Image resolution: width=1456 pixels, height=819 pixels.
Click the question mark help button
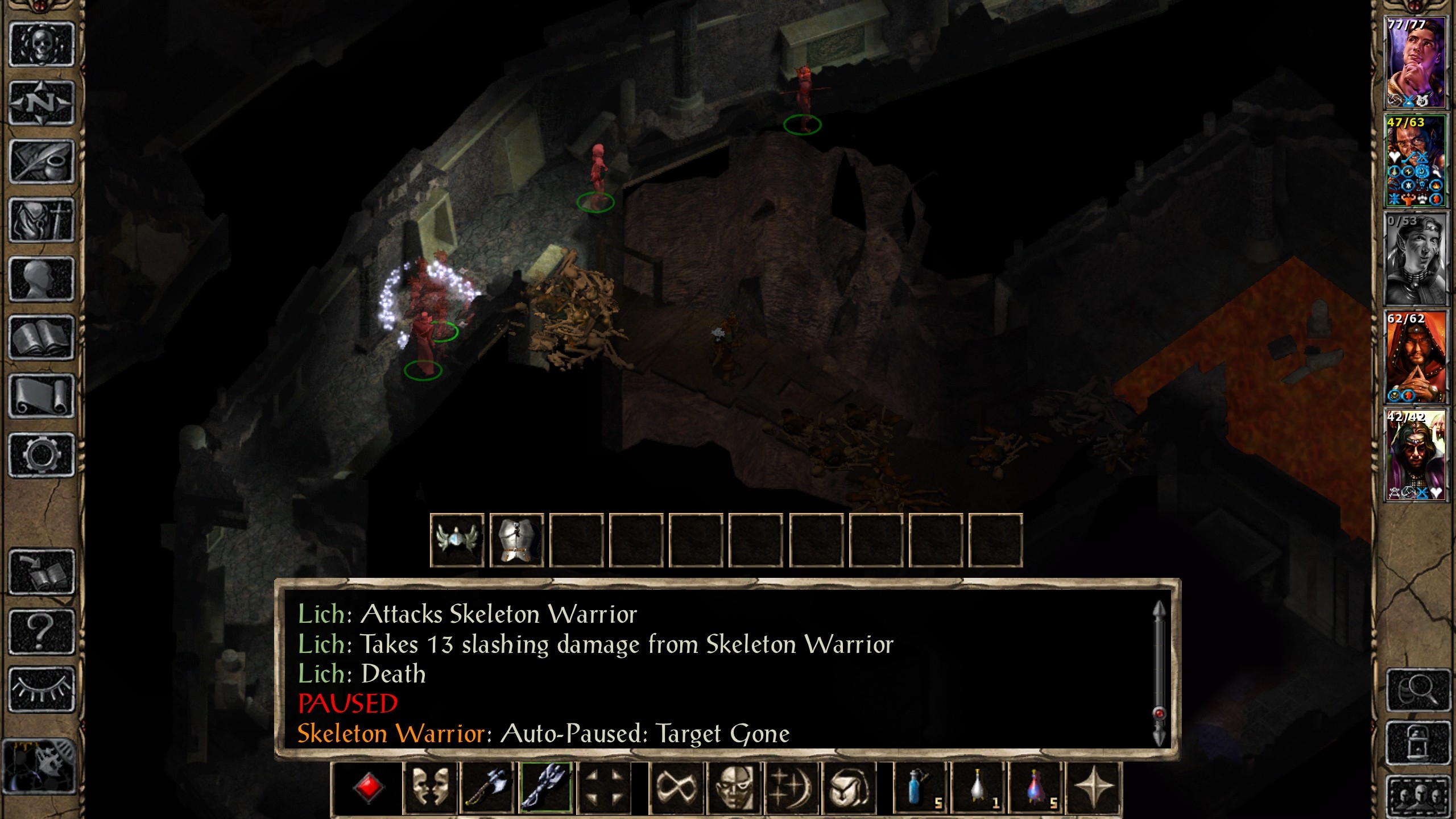click(x=42, y=631)
